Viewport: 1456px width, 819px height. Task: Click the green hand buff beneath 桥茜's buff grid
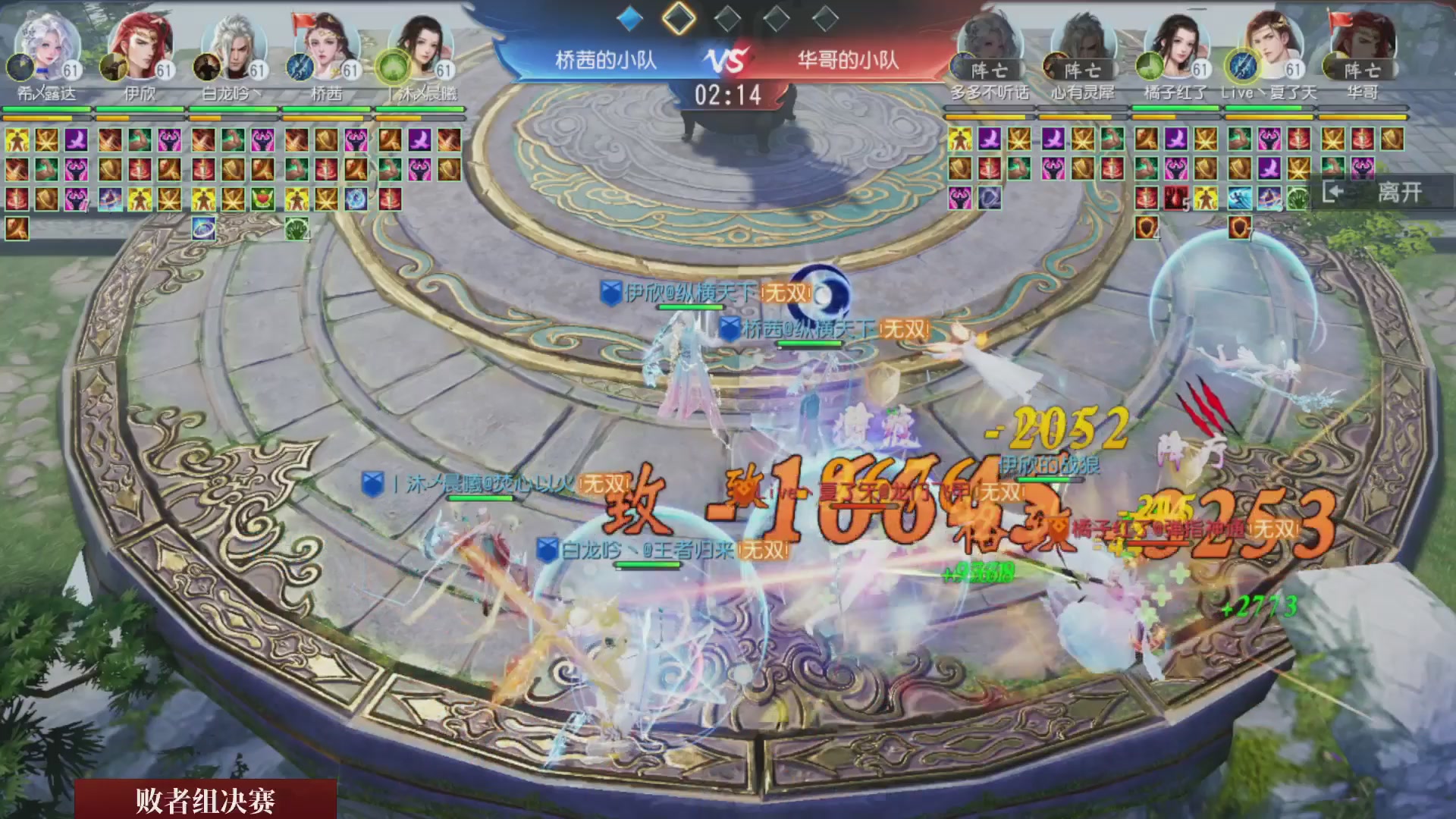(x=296, y=230)
